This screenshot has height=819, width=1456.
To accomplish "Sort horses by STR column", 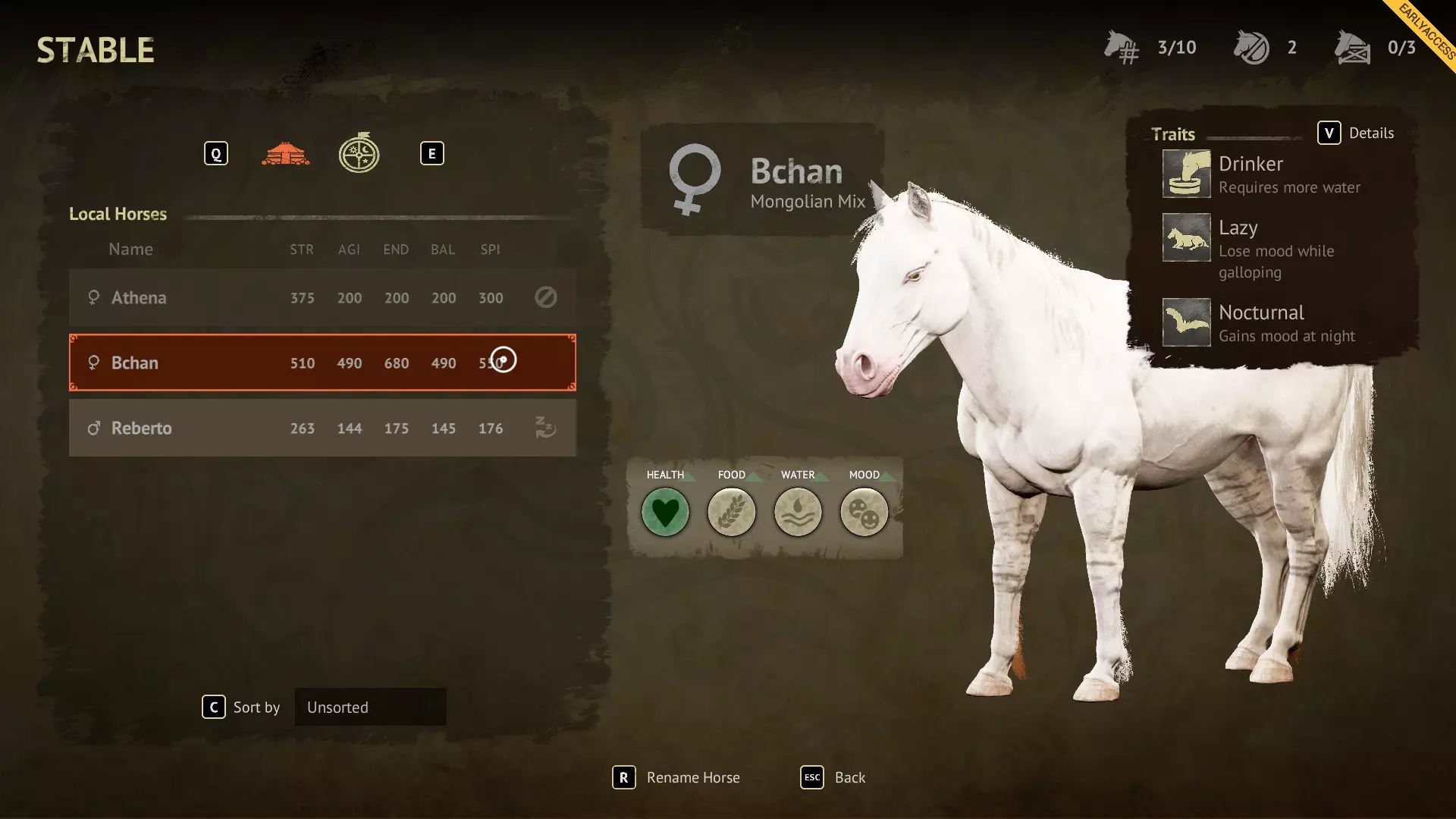I will coord(301,249).
